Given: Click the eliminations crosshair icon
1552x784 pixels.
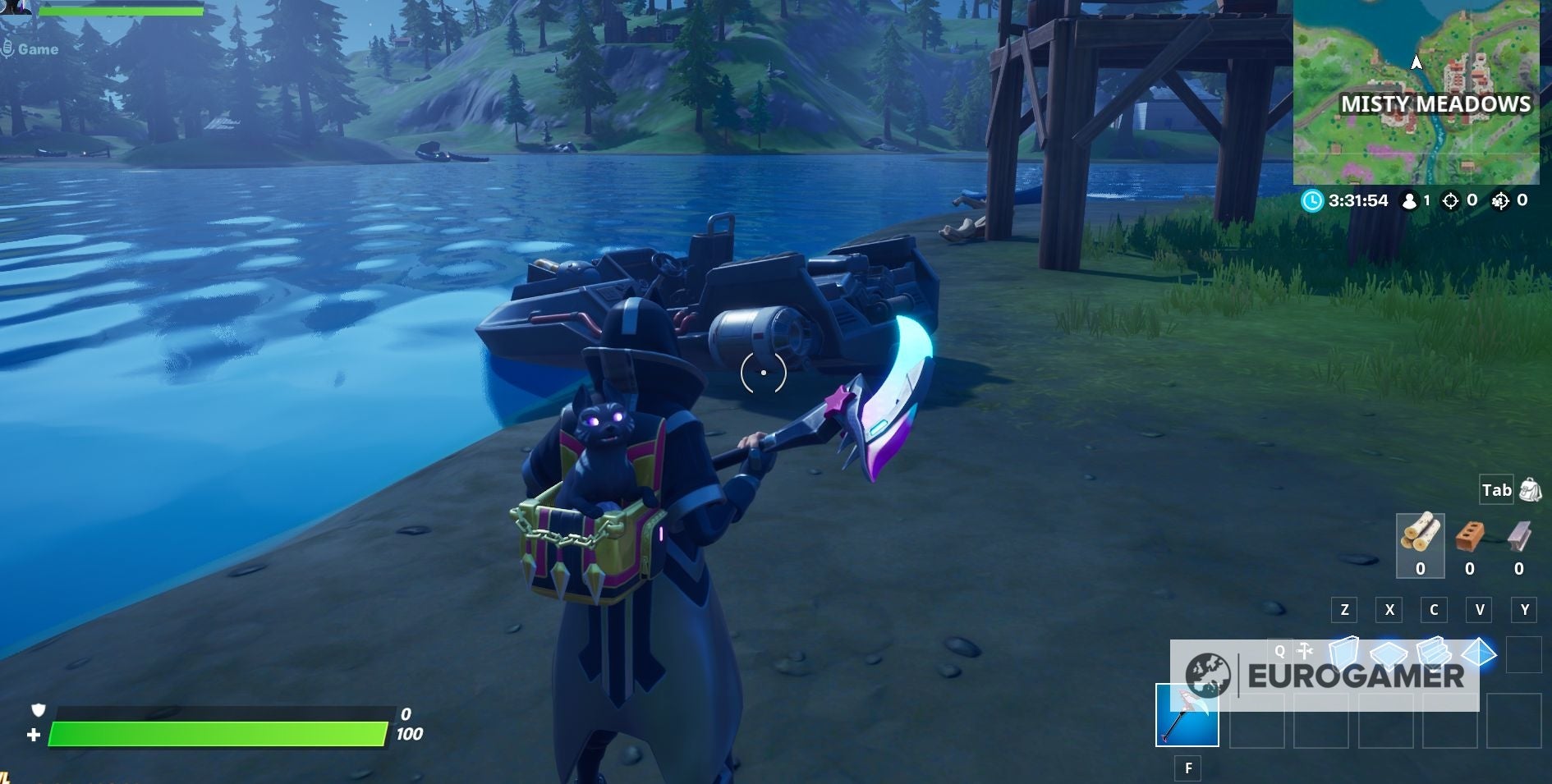Looking at the screenshot, I should coord(1450,200).
